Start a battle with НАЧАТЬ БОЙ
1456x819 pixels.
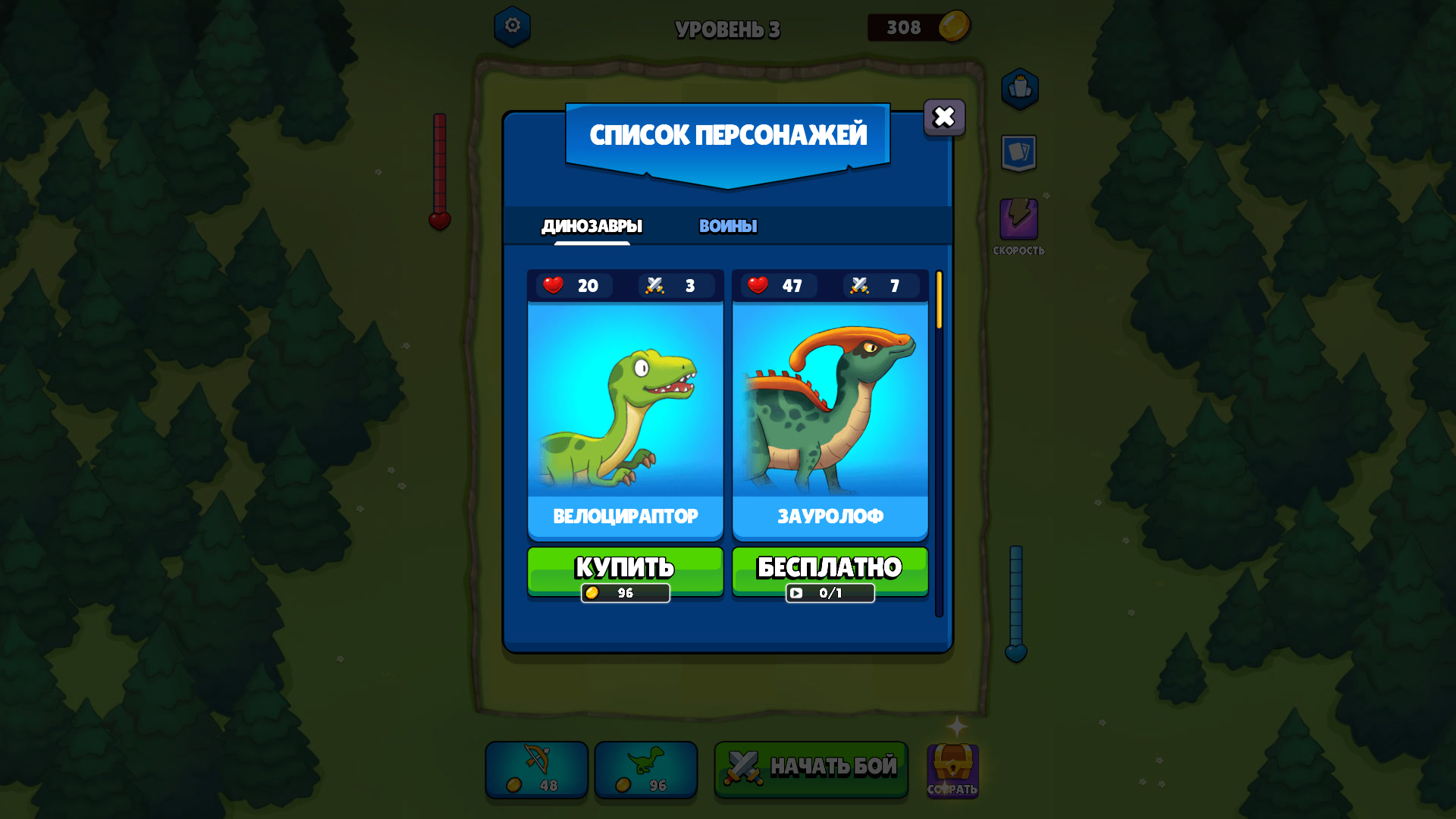coord(811,769)
